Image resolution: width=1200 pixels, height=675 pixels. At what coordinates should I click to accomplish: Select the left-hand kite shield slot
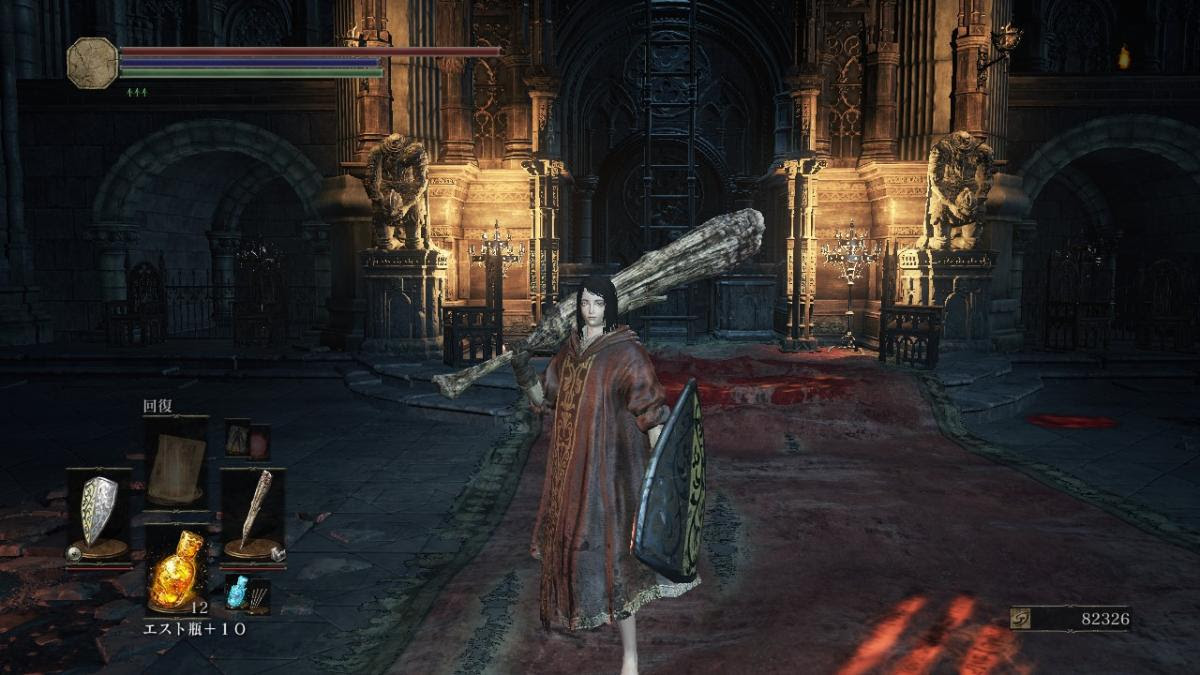click(98, 513)
